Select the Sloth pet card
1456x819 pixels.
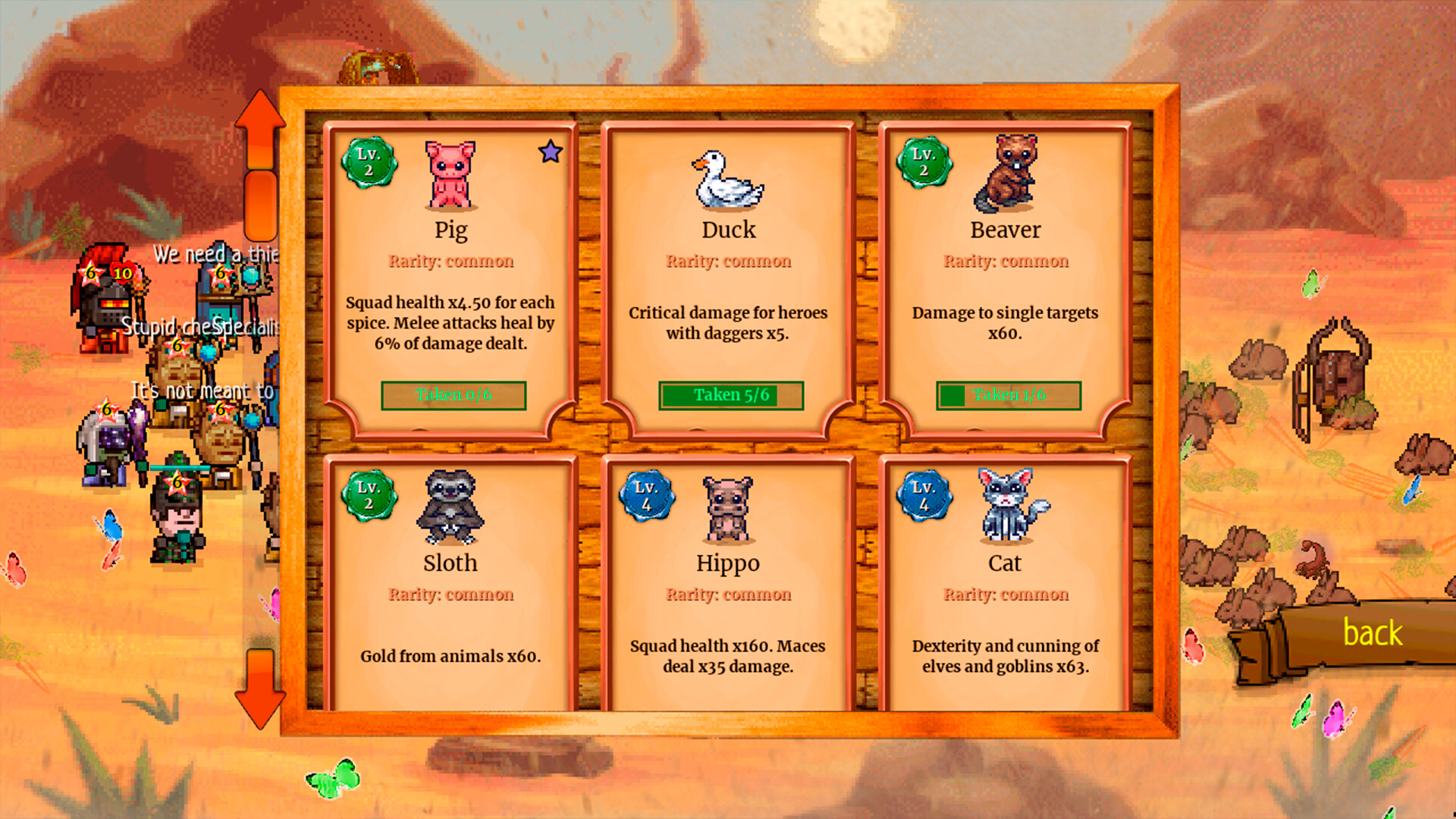[x=451, y=599]
